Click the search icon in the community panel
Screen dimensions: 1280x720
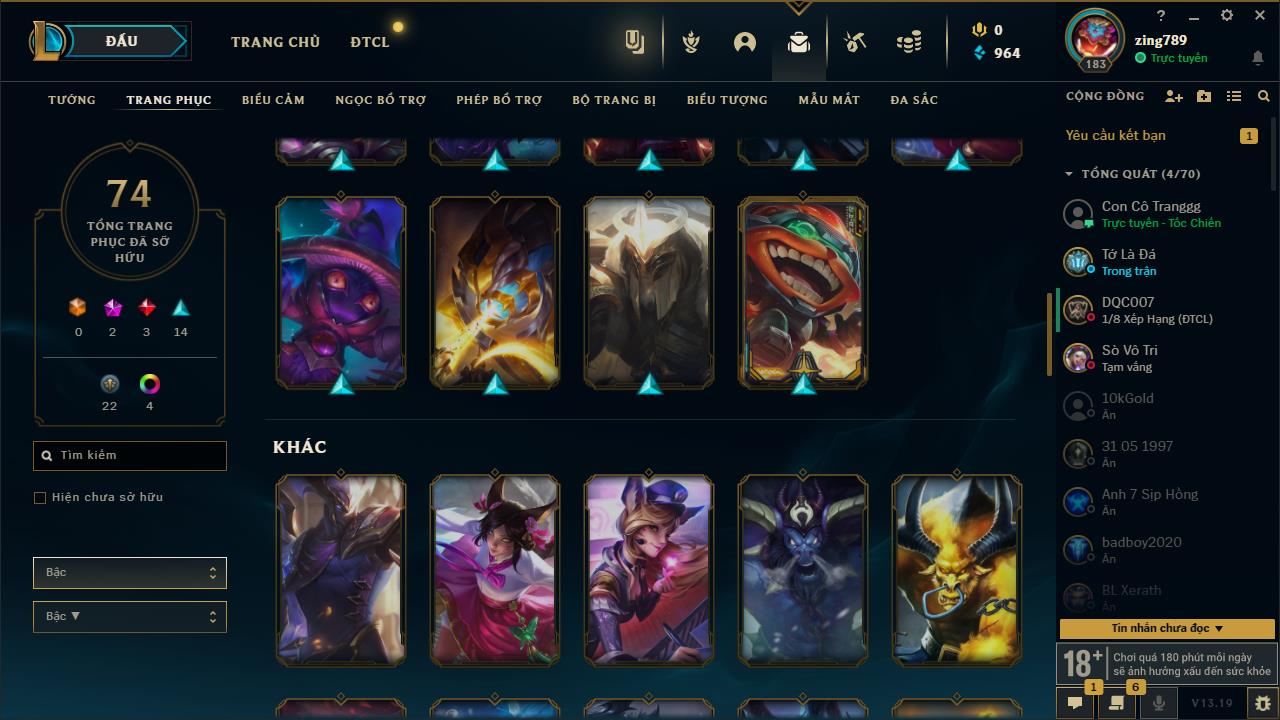coord(1263,96)
